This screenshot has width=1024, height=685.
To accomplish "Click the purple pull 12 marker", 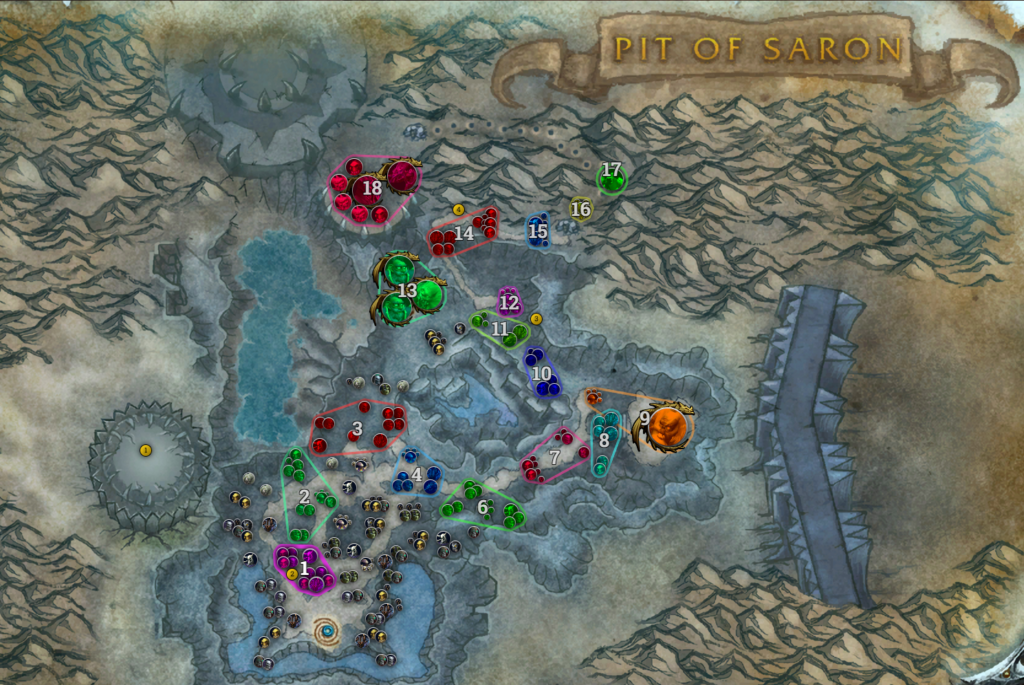I will (509, 302).
